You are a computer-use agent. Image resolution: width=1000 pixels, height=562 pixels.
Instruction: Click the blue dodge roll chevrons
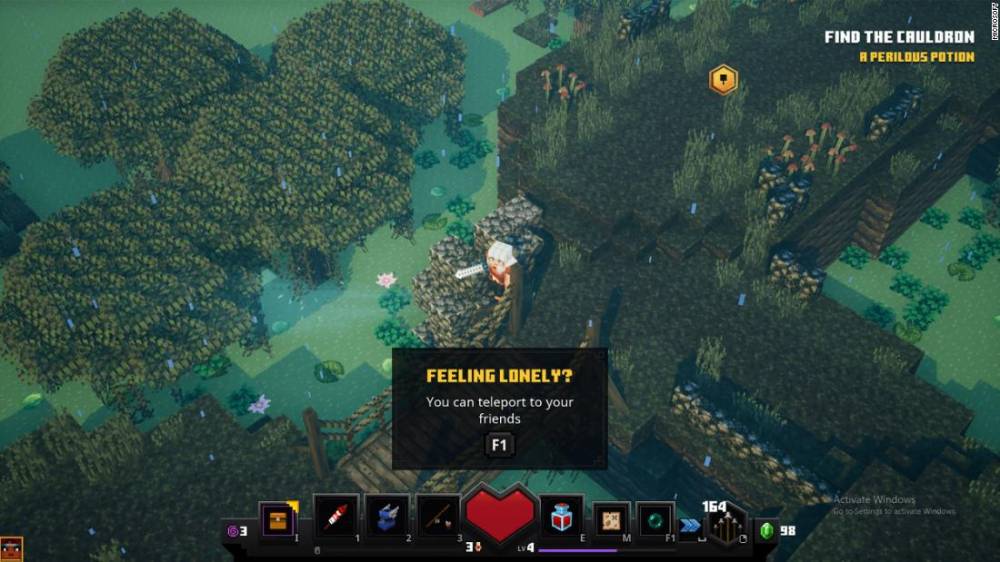(689, 525)
